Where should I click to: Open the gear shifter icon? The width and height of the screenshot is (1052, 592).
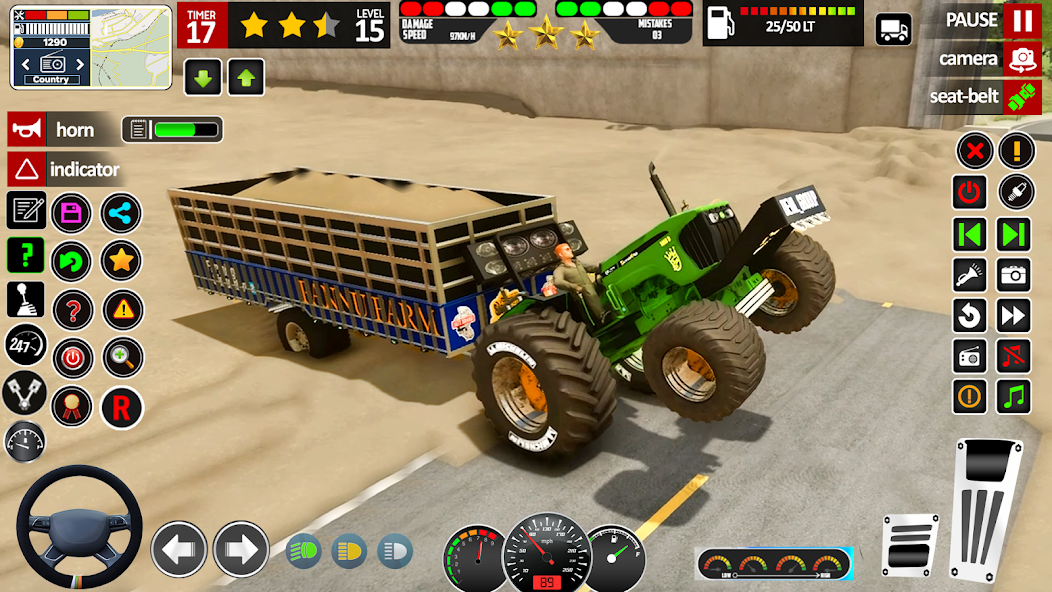pyautogui.click(x=25, y=298)
